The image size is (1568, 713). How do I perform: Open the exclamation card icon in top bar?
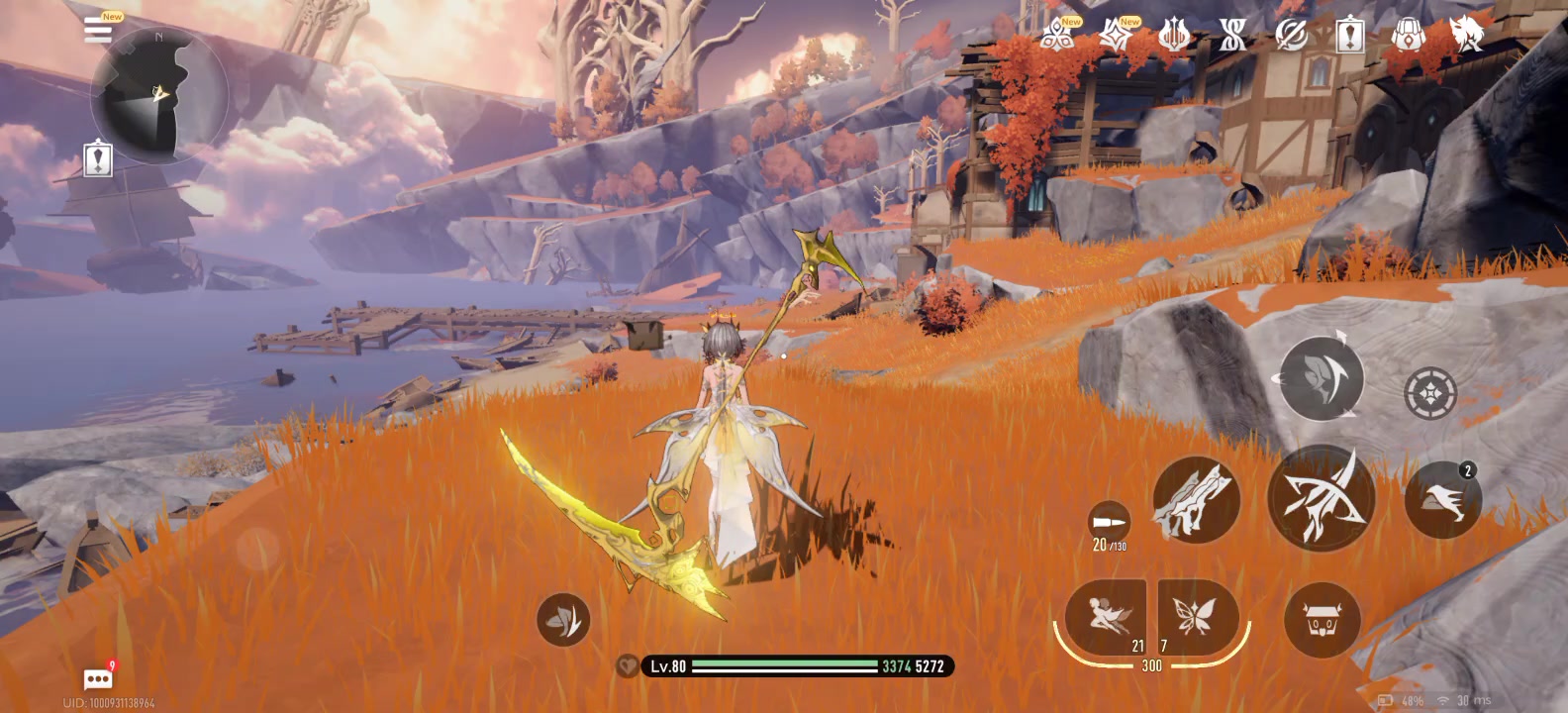coord(1349,37)
